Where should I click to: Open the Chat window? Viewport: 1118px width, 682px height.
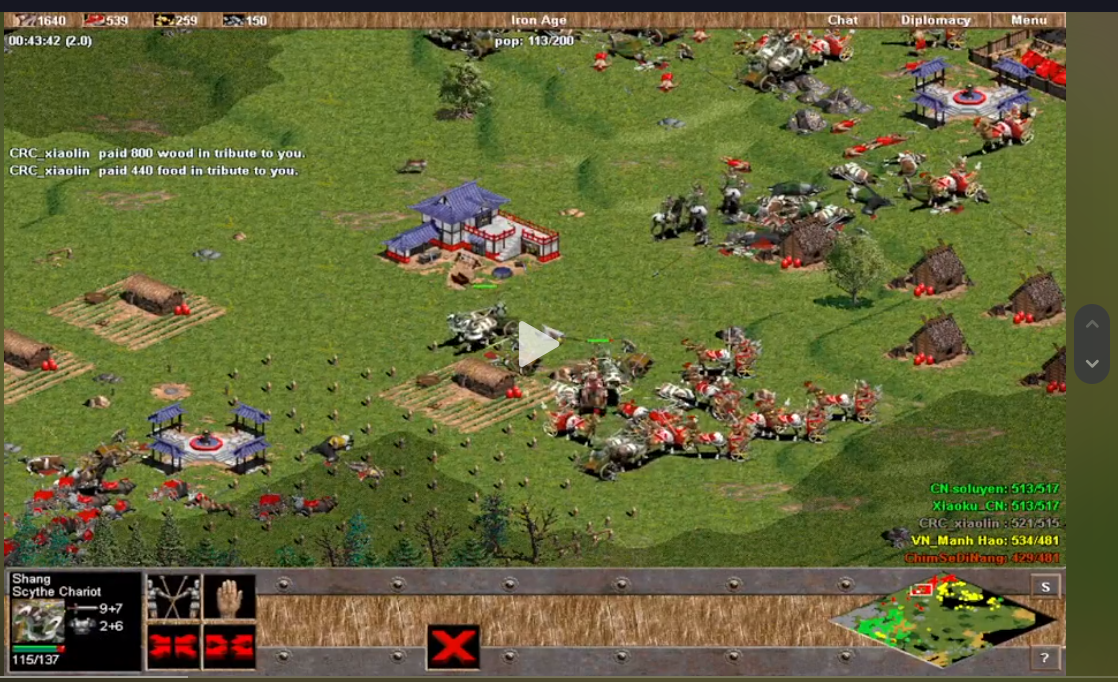(842, 20)
